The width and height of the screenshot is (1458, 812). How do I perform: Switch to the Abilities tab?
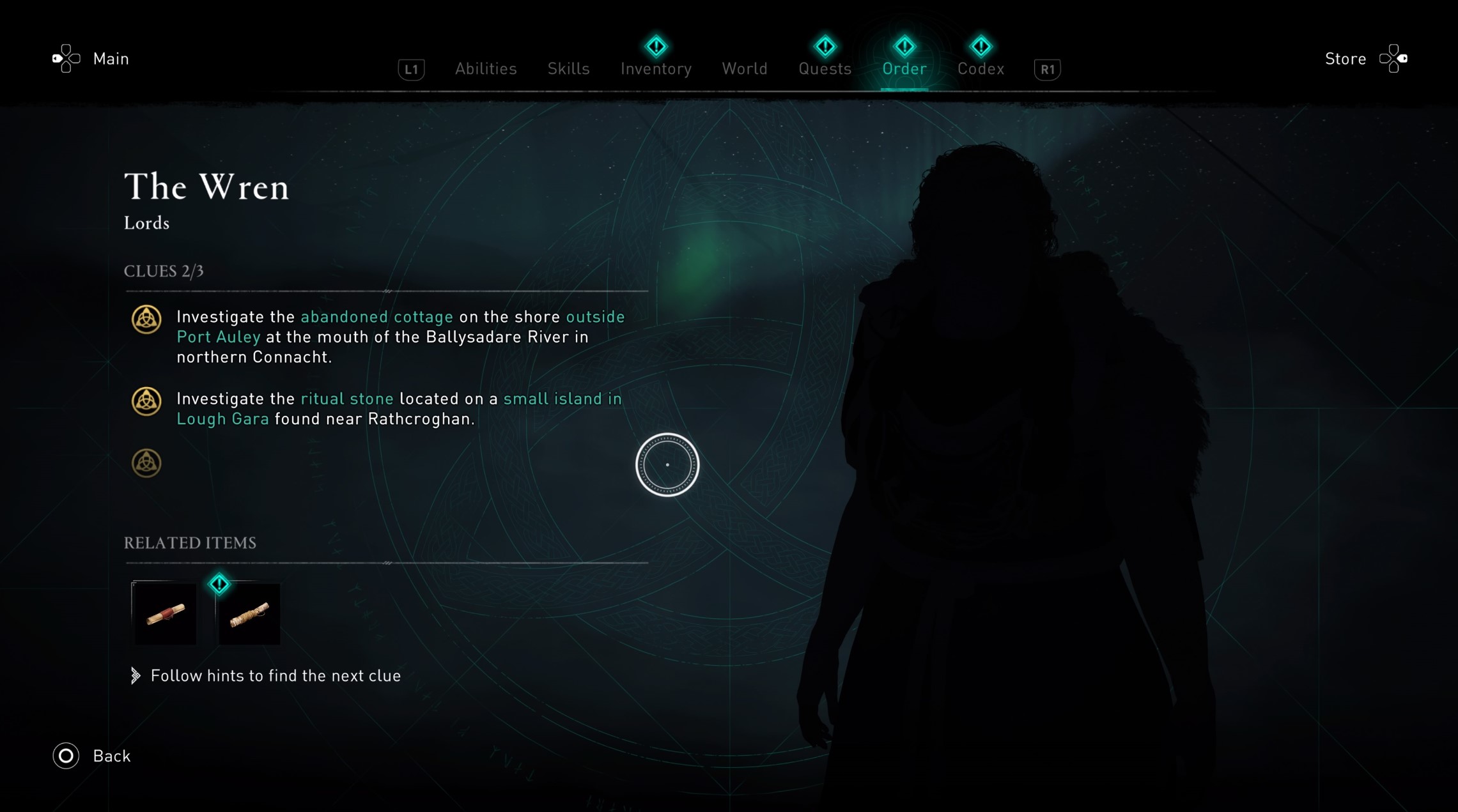click(x=486, y=68)
